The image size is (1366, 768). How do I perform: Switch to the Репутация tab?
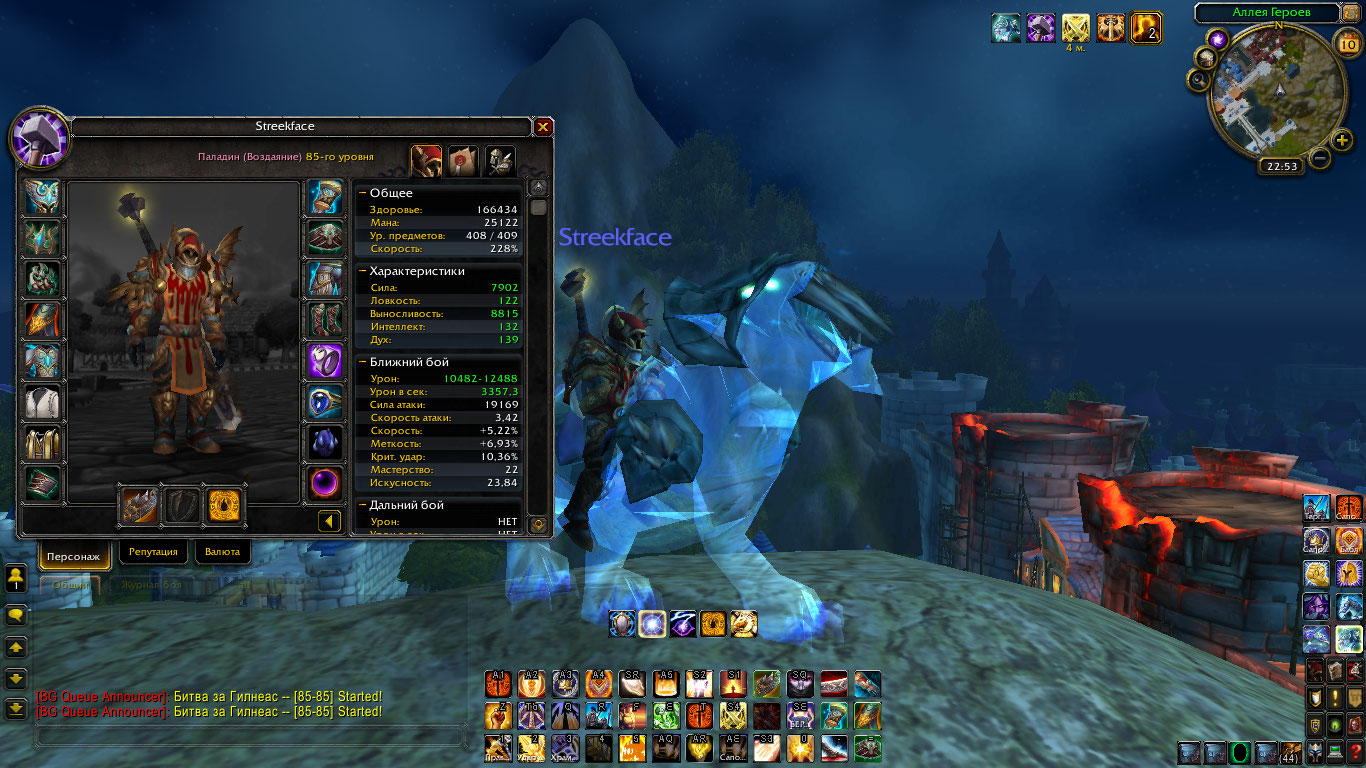(153, 552)
